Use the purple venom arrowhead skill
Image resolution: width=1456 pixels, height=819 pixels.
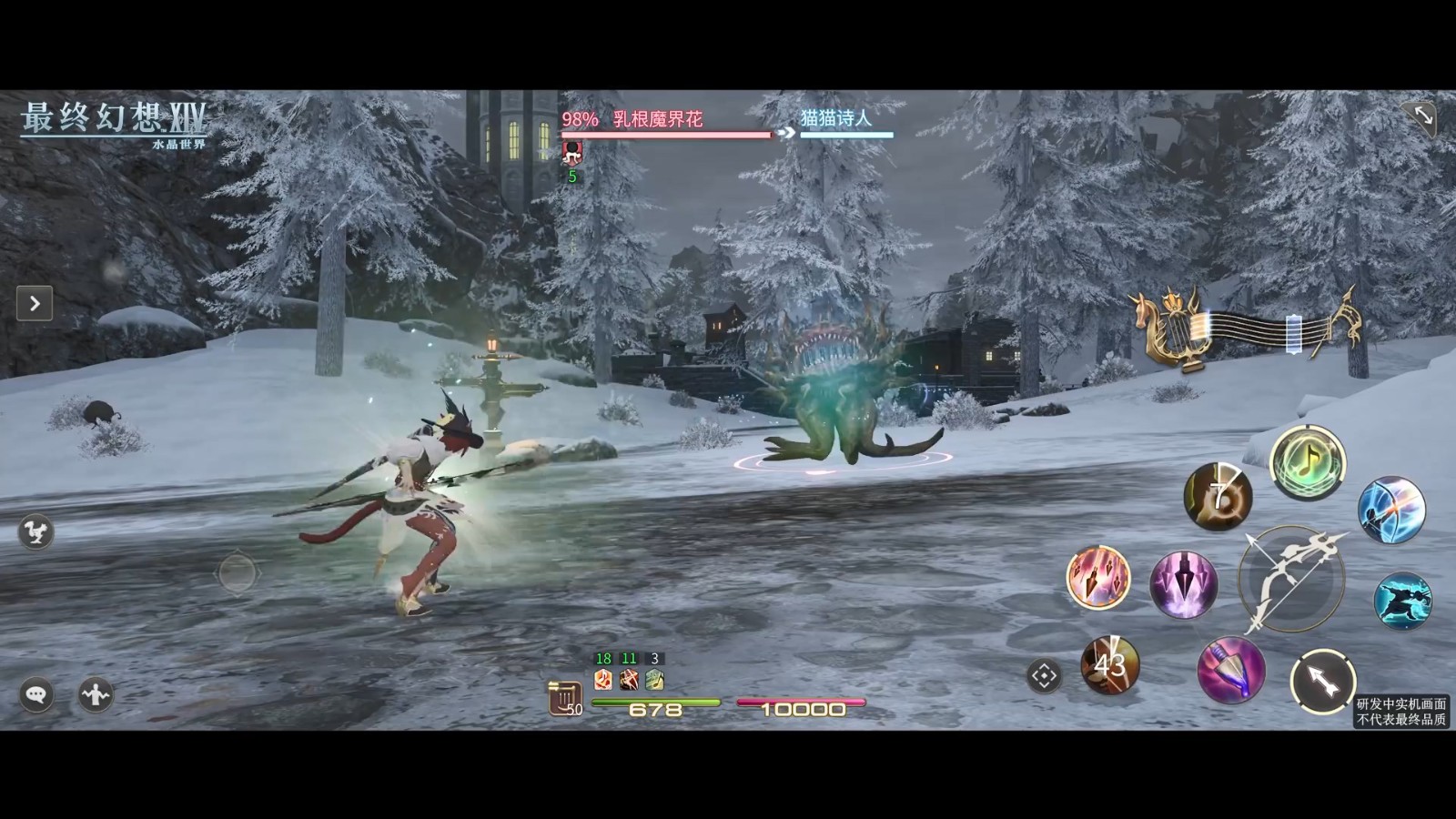(1230, 671)
